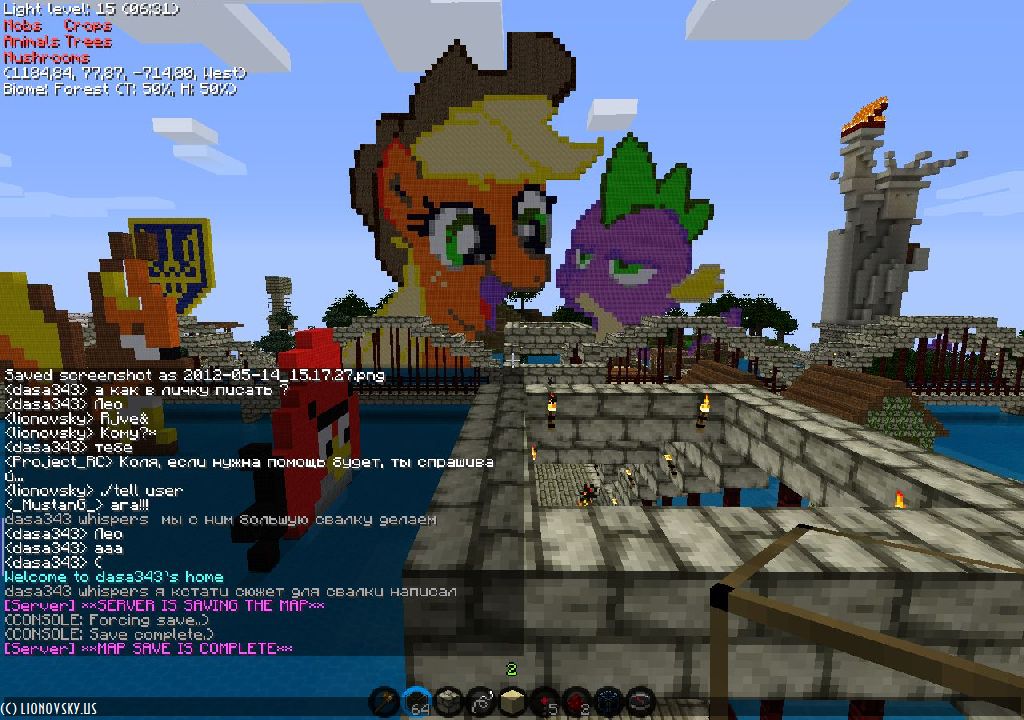Select the curved white-line item hotbar slot
1024x720 pixels.
(x=481, y=702)
